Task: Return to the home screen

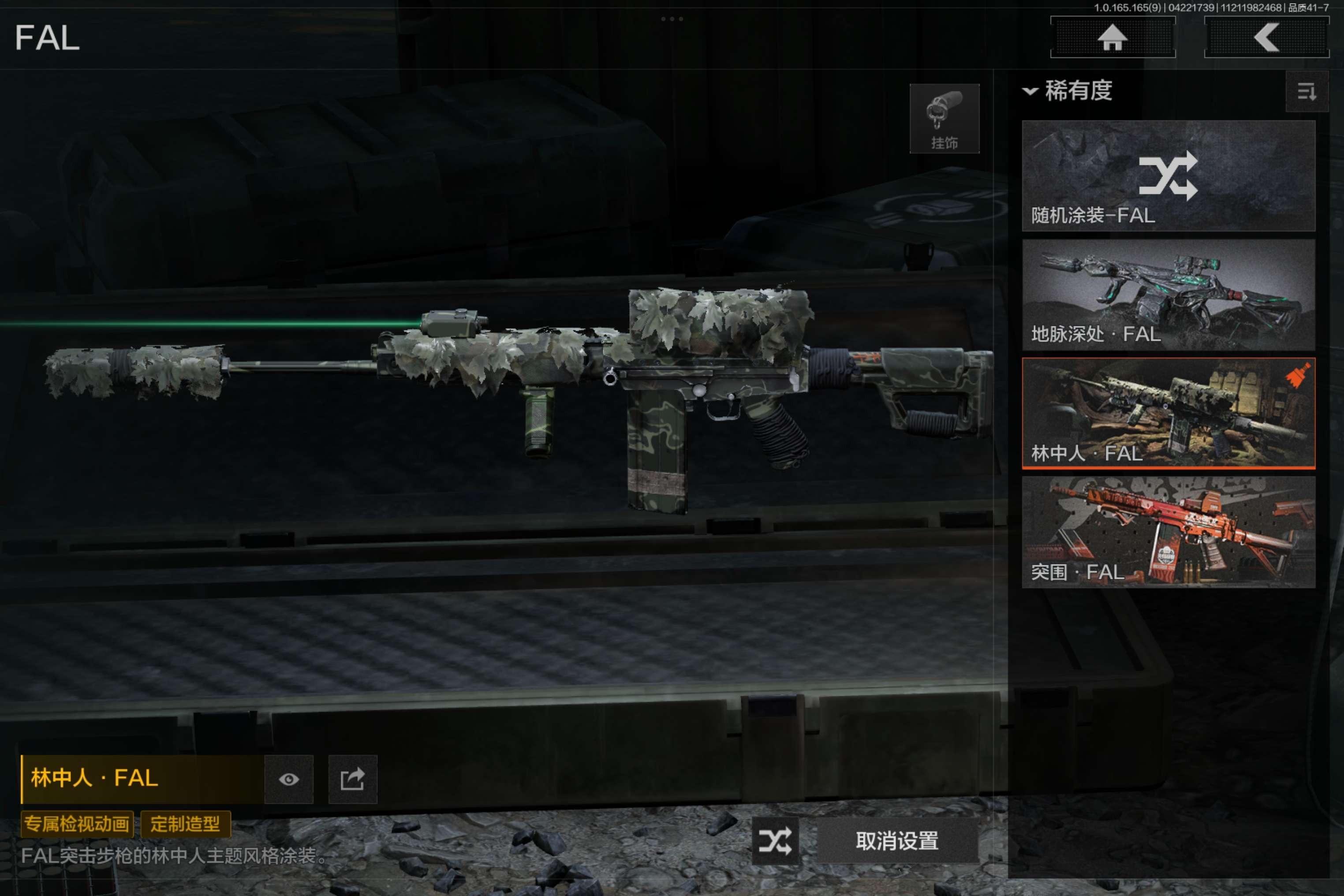Action: tap(1112, 38)
